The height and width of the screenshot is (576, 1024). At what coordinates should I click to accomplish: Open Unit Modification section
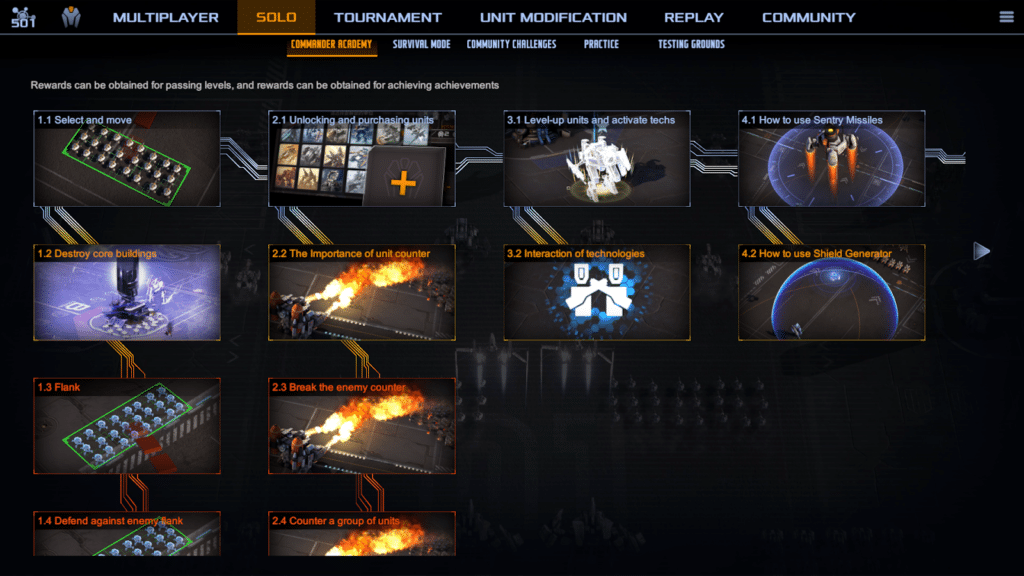click(x=553, y=17)
